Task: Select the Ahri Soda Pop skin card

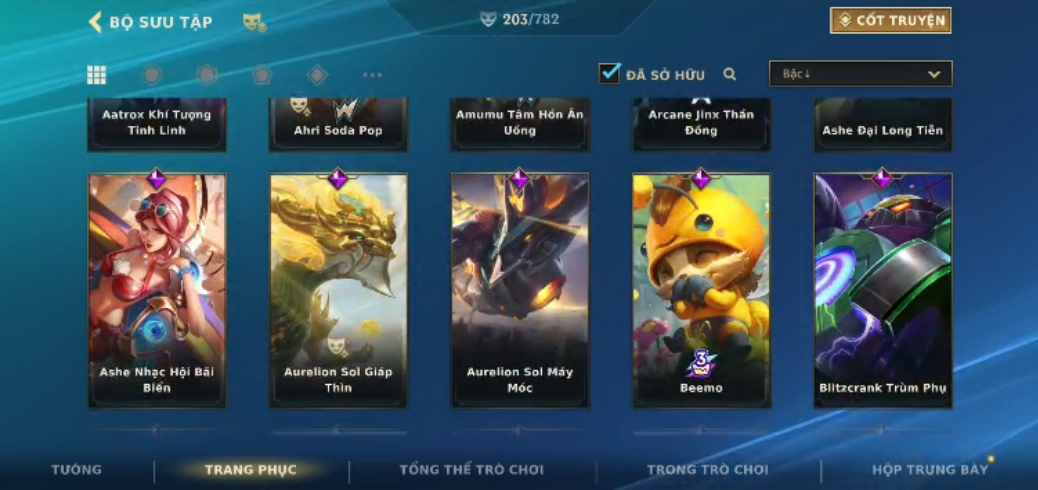Action: click(338, 125)
